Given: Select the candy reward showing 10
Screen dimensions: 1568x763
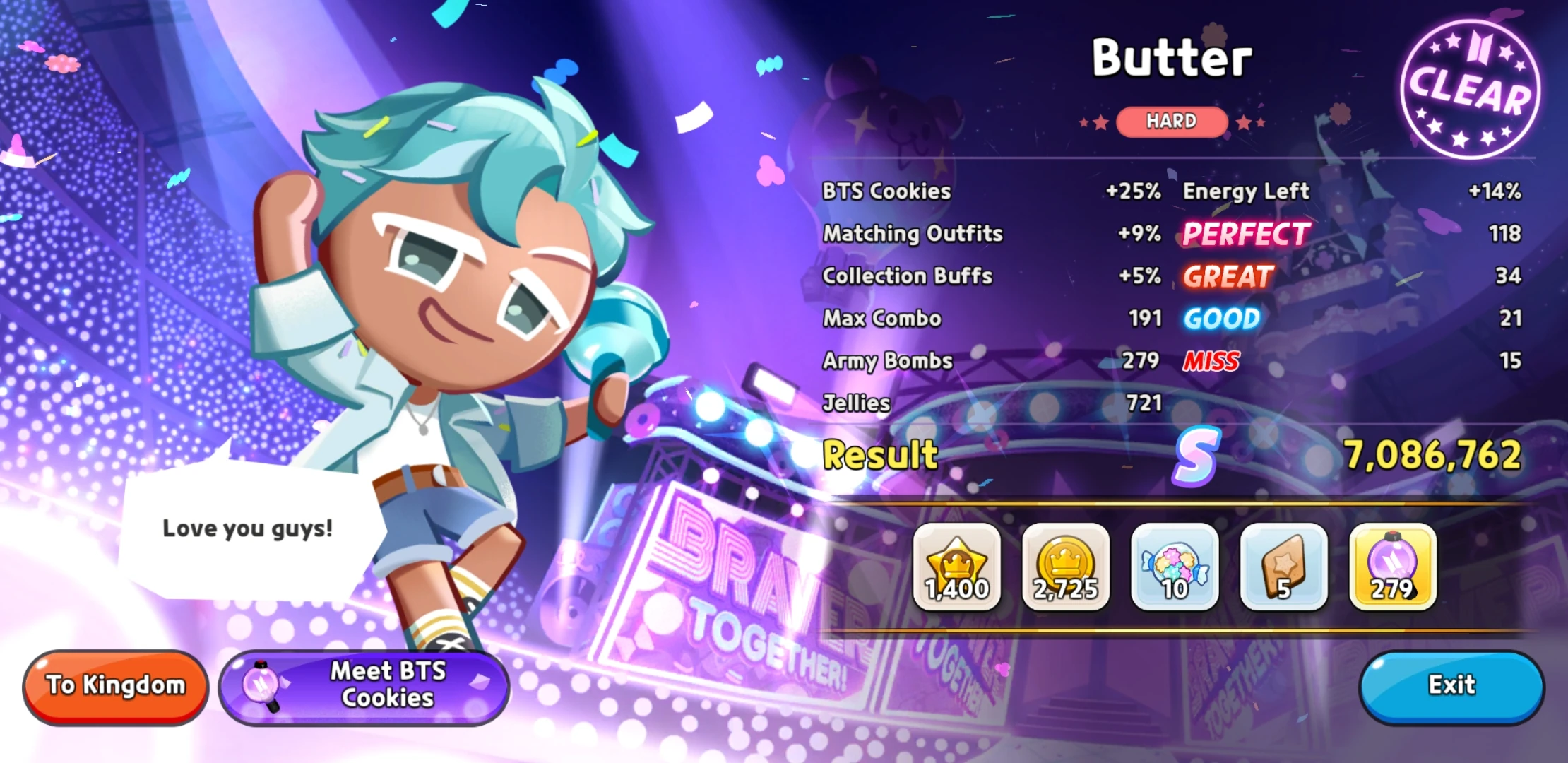Looking at the screenshot, I should pos(1175,565).
